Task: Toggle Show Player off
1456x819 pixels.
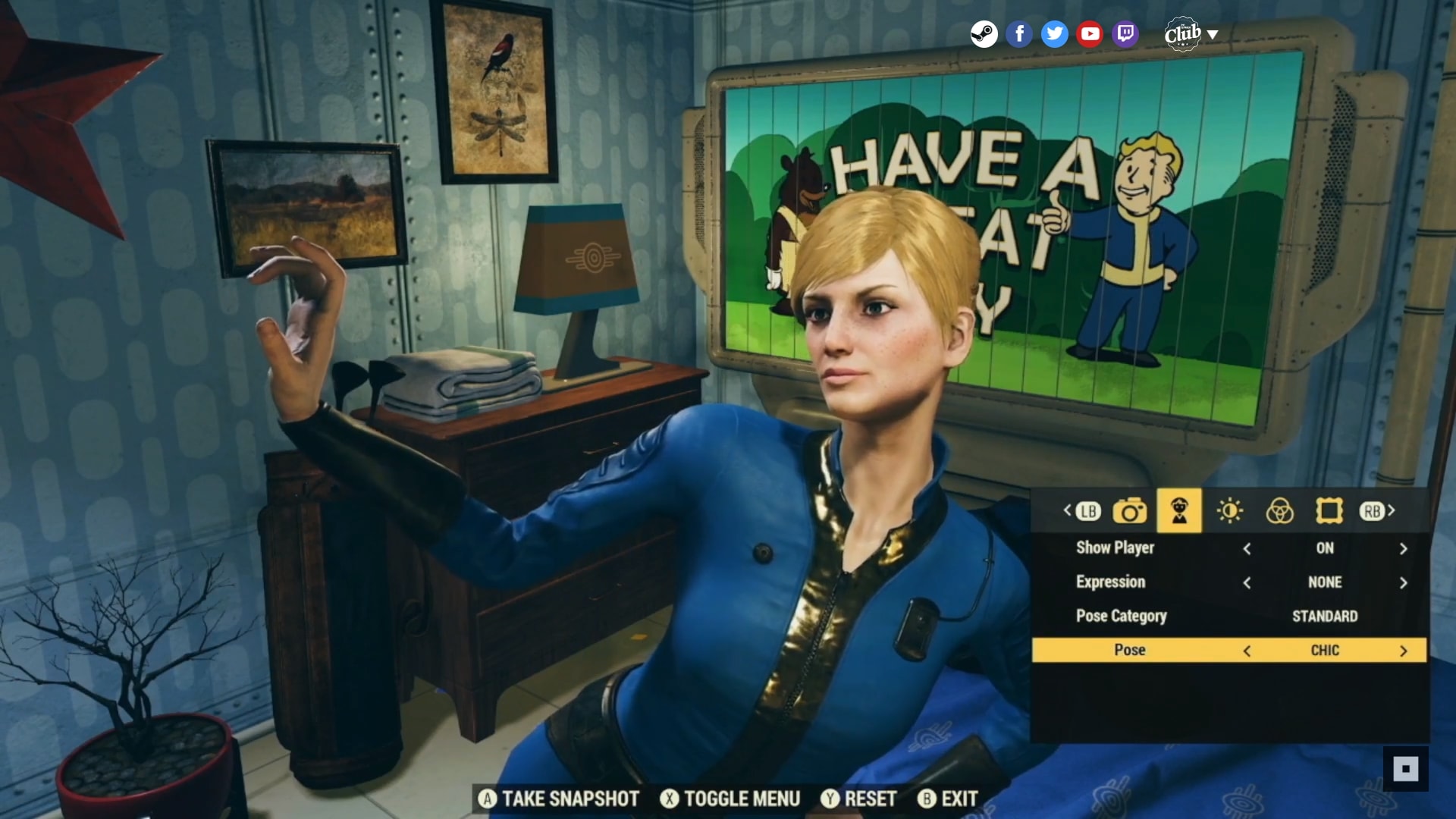Action: [1247, 548]
